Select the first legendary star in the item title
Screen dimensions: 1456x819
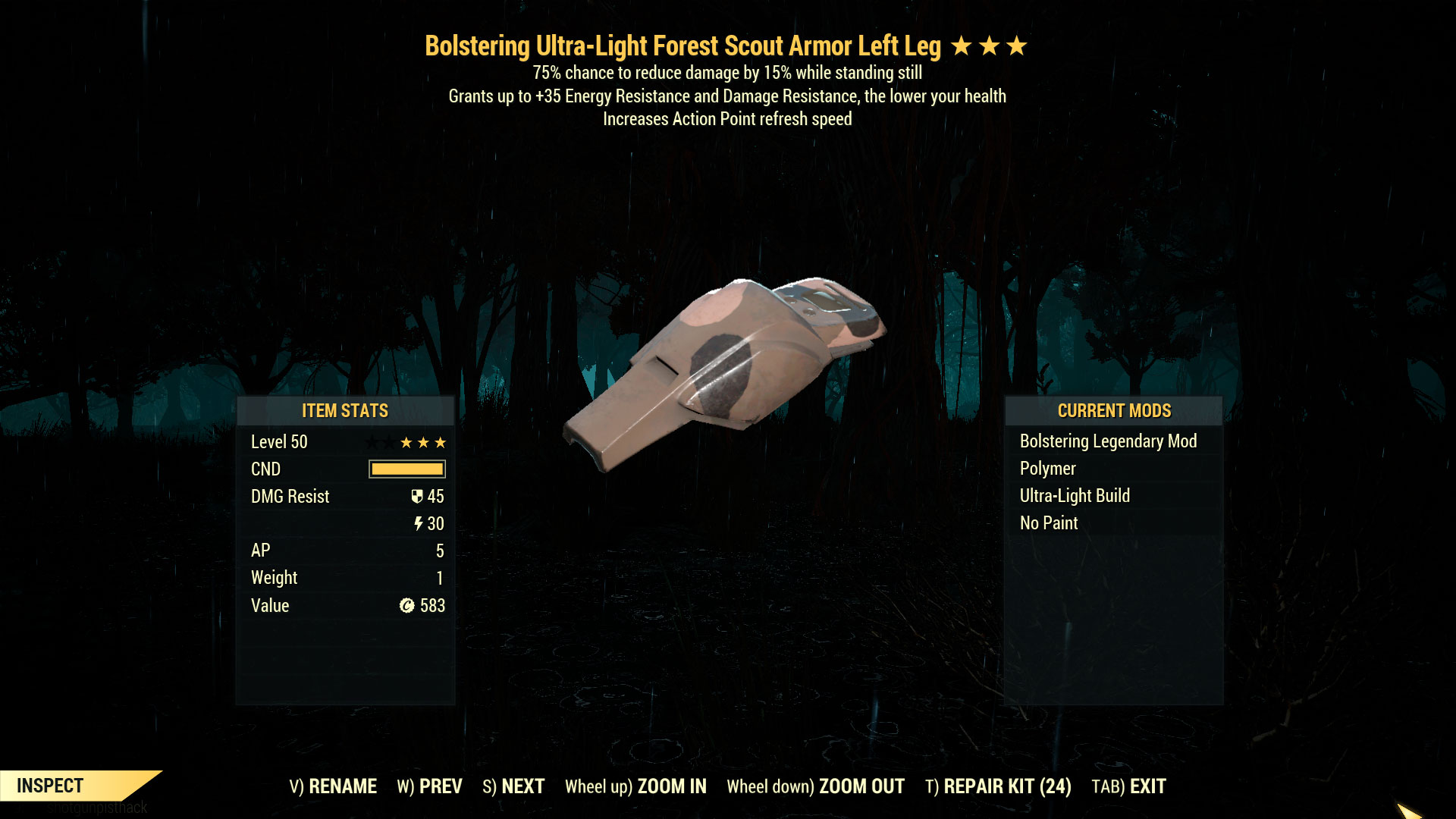click(961, 45)
